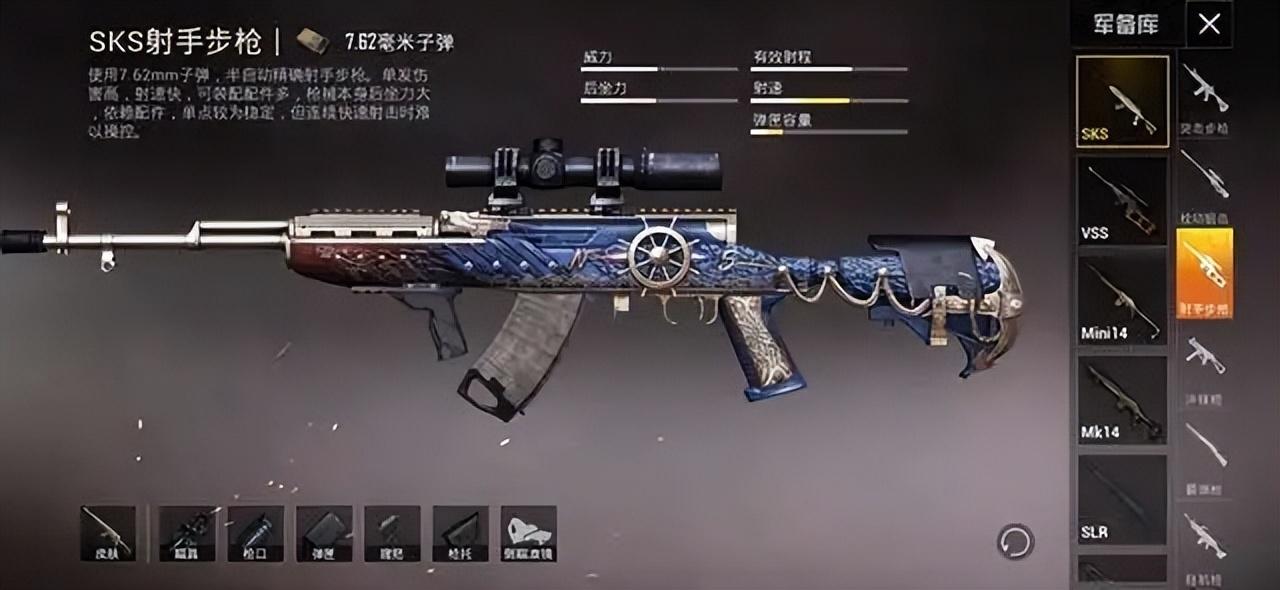Select the SKS weapon tile
This screenshot has height=590, width=1280.
coord(1122,101)
